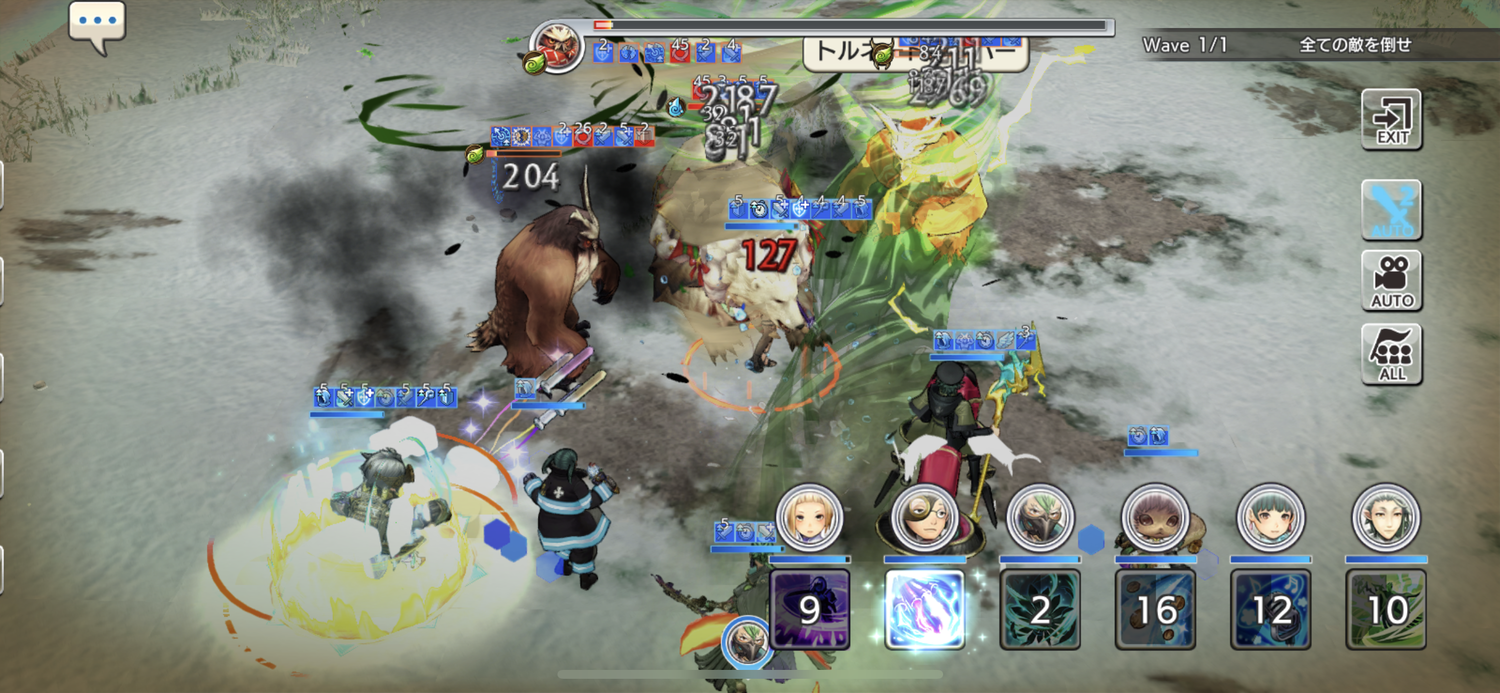Select the purple shadow skill showing 9
The height and width of the screenshot is (693, 1500).
(810, 609)
